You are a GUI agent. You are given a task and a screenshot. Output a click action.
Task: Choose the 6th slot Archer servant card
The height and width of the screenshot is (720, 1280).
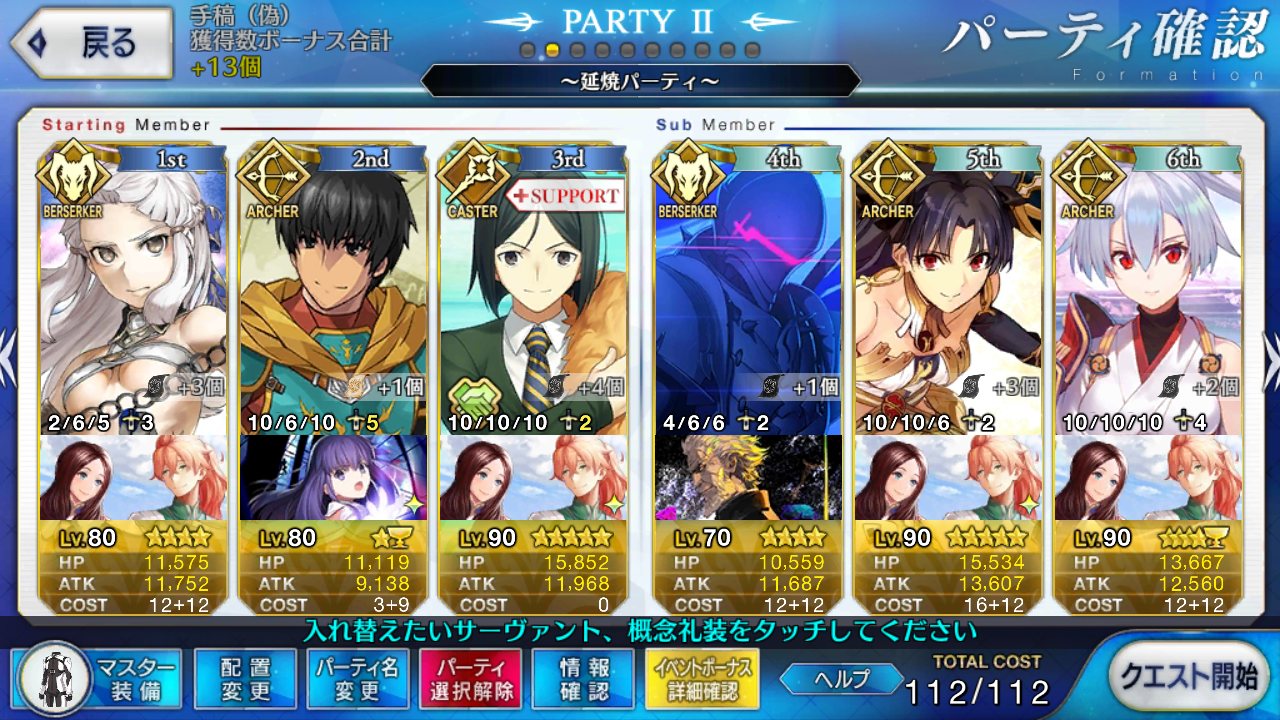(1148, 290)
